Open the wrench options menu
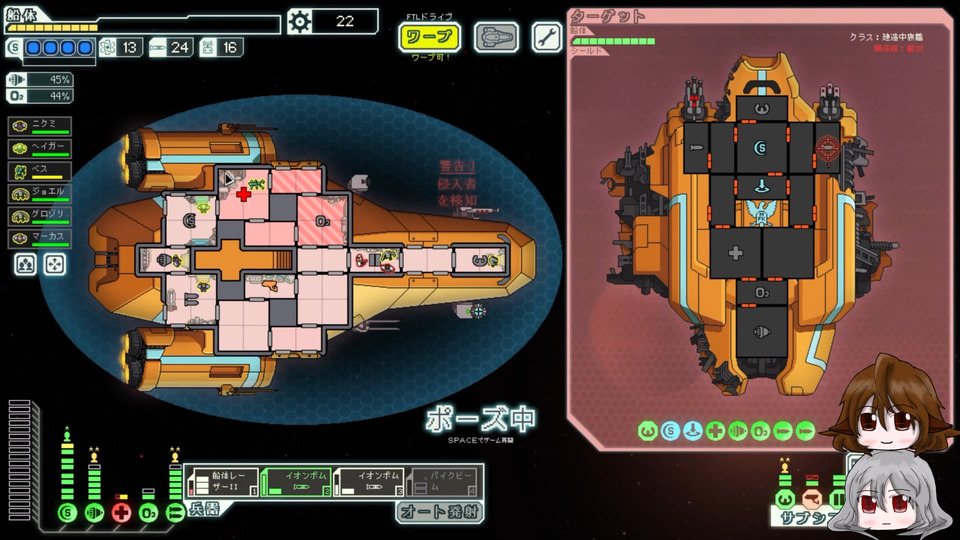This screenshot has height=540, width=960. (x=546, y=38)
